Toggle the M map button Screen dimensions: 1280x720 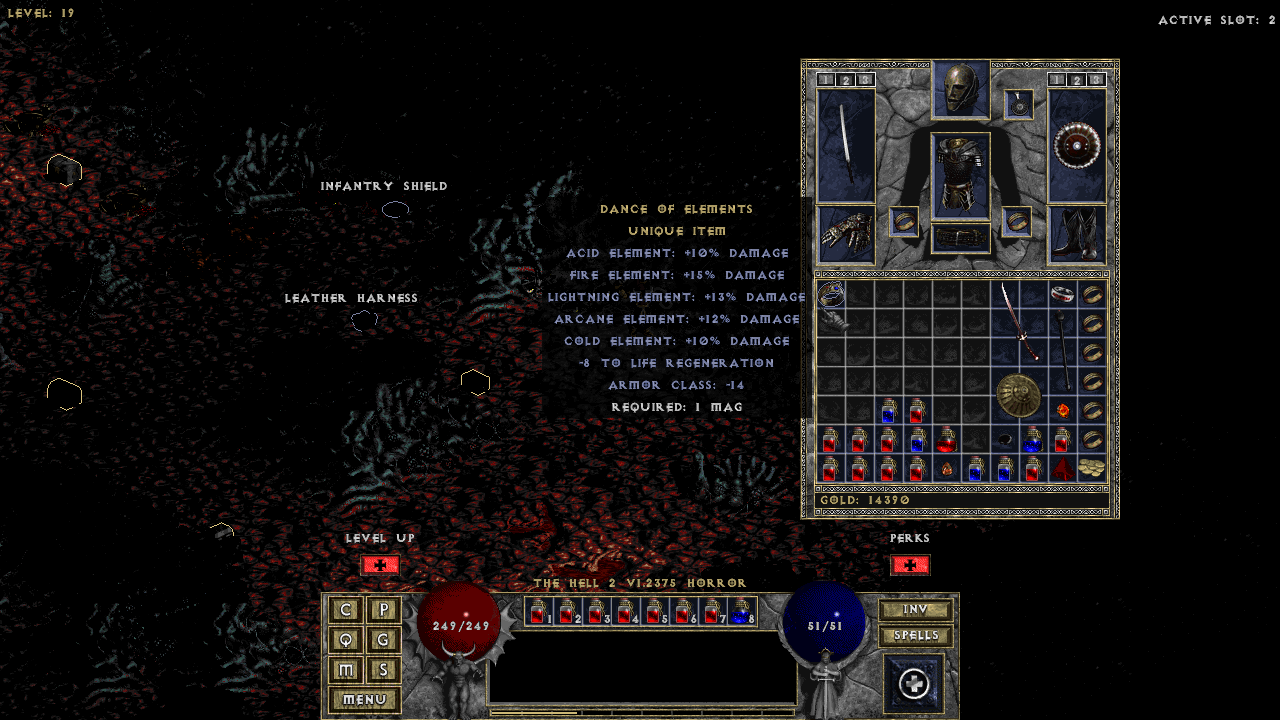point(346,670)
